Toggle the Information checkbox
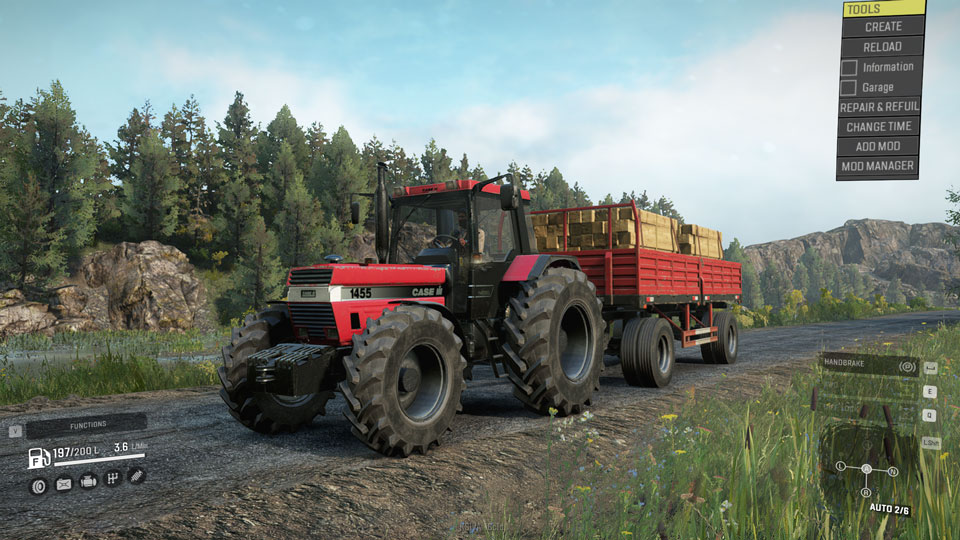The height and width of the screenshot is (540, 960). coord(849,67)
